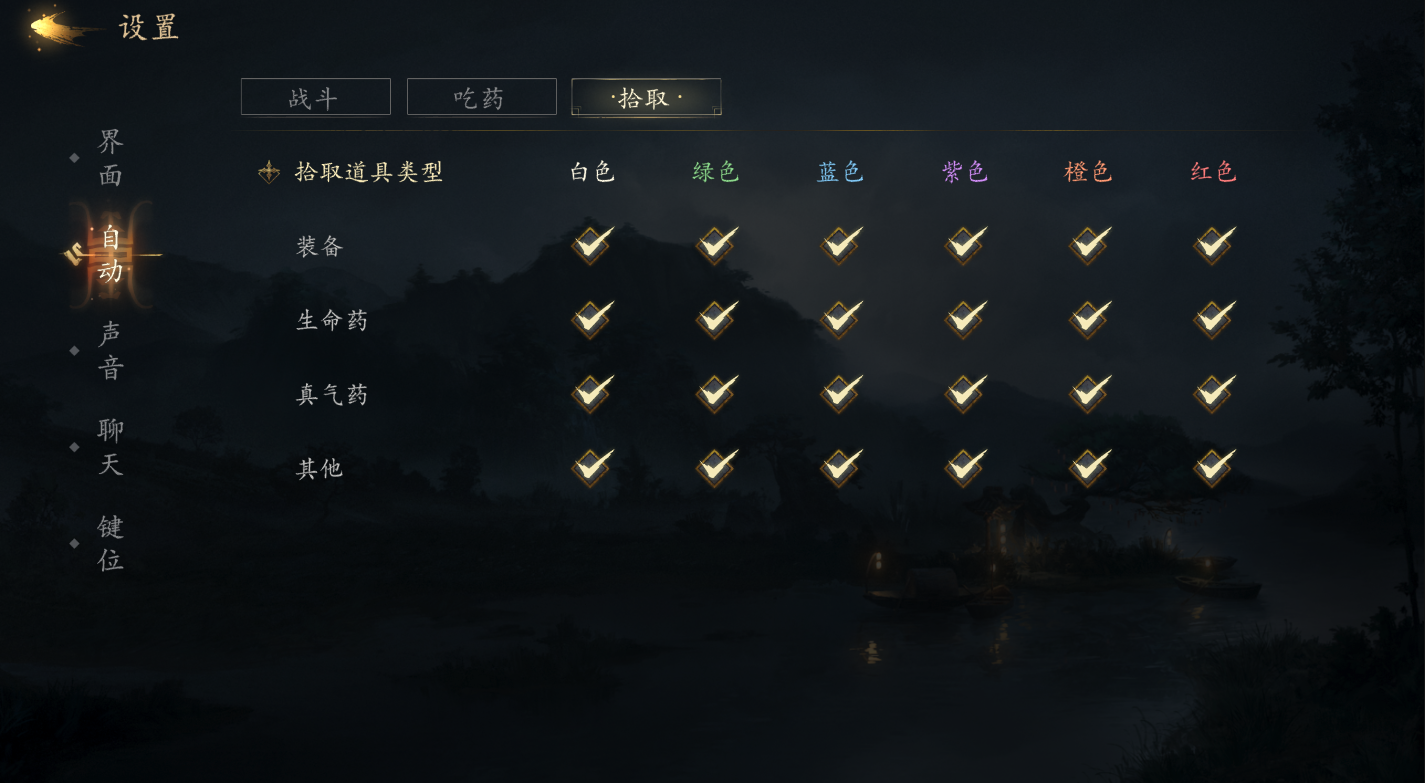Disable blue quality 生命药 pickup
Screen dimensions: 1425x783
pyautogui.click(x=839, y=319)
